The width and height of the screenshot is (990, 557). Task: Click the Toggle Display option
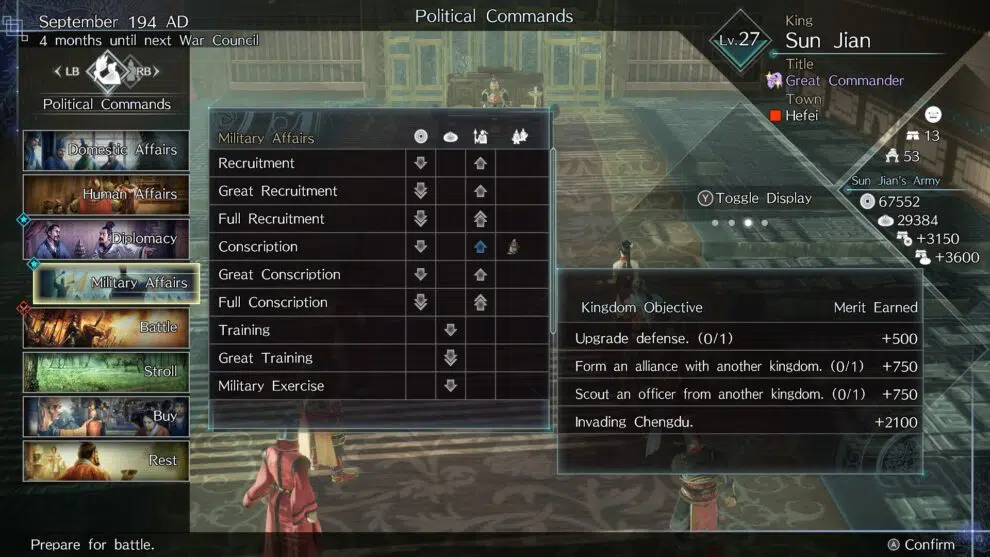pos(755,198)
